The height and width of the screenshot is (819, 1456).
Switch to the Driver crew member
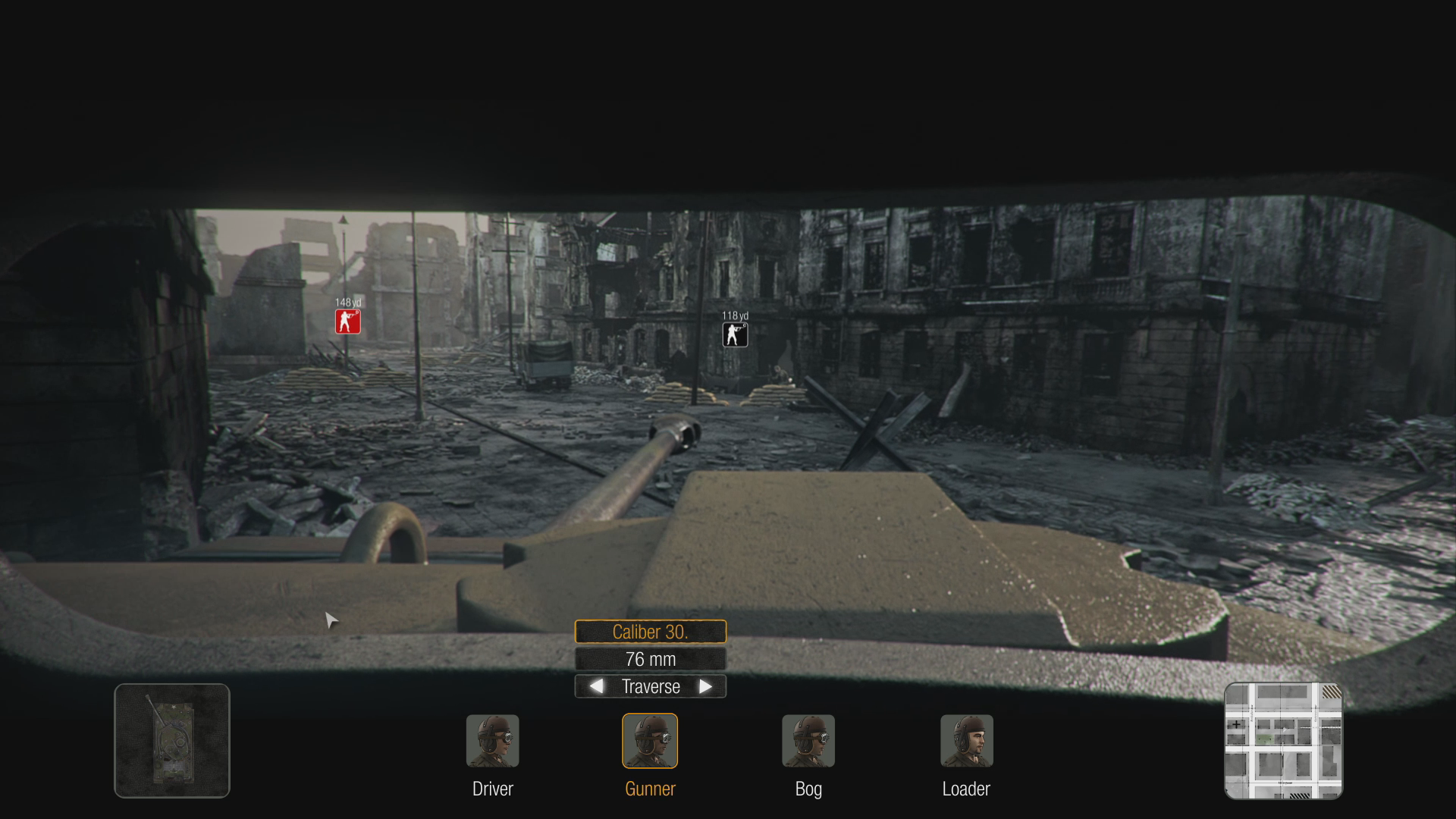tap(492, 741)
